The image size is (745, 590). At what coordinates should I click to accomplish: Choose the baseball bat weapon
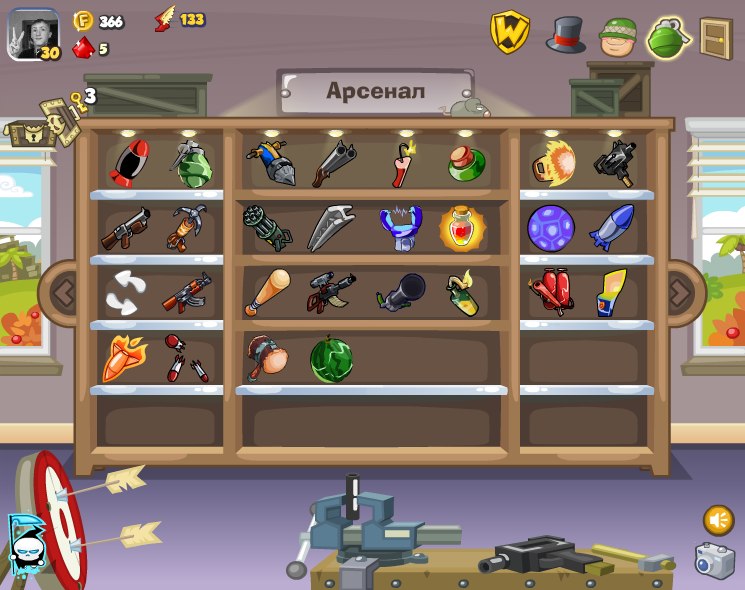pos(266,292)
